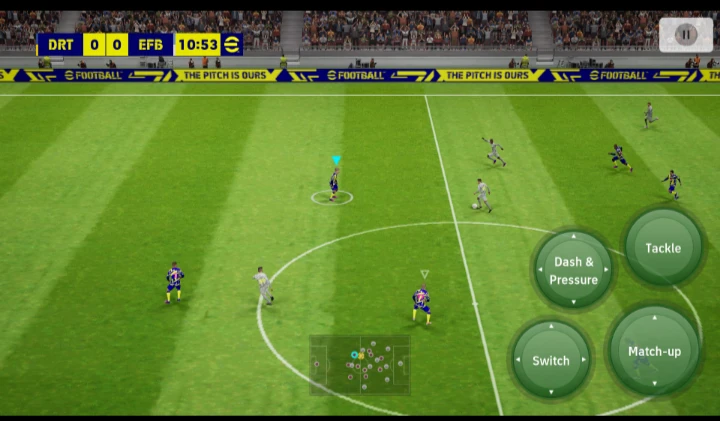Switch player with the Switch button
This screenshot has width=720, height=421.
(x=551, y=359)
